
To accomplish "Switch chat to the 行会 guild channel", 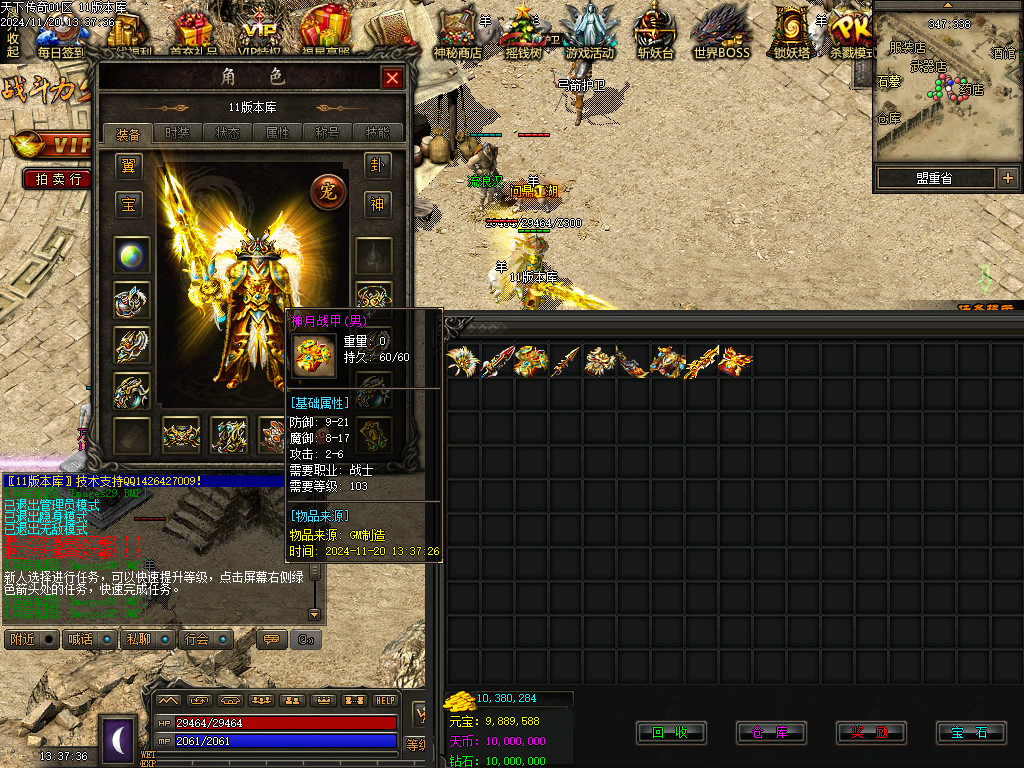I will [197, 639].
